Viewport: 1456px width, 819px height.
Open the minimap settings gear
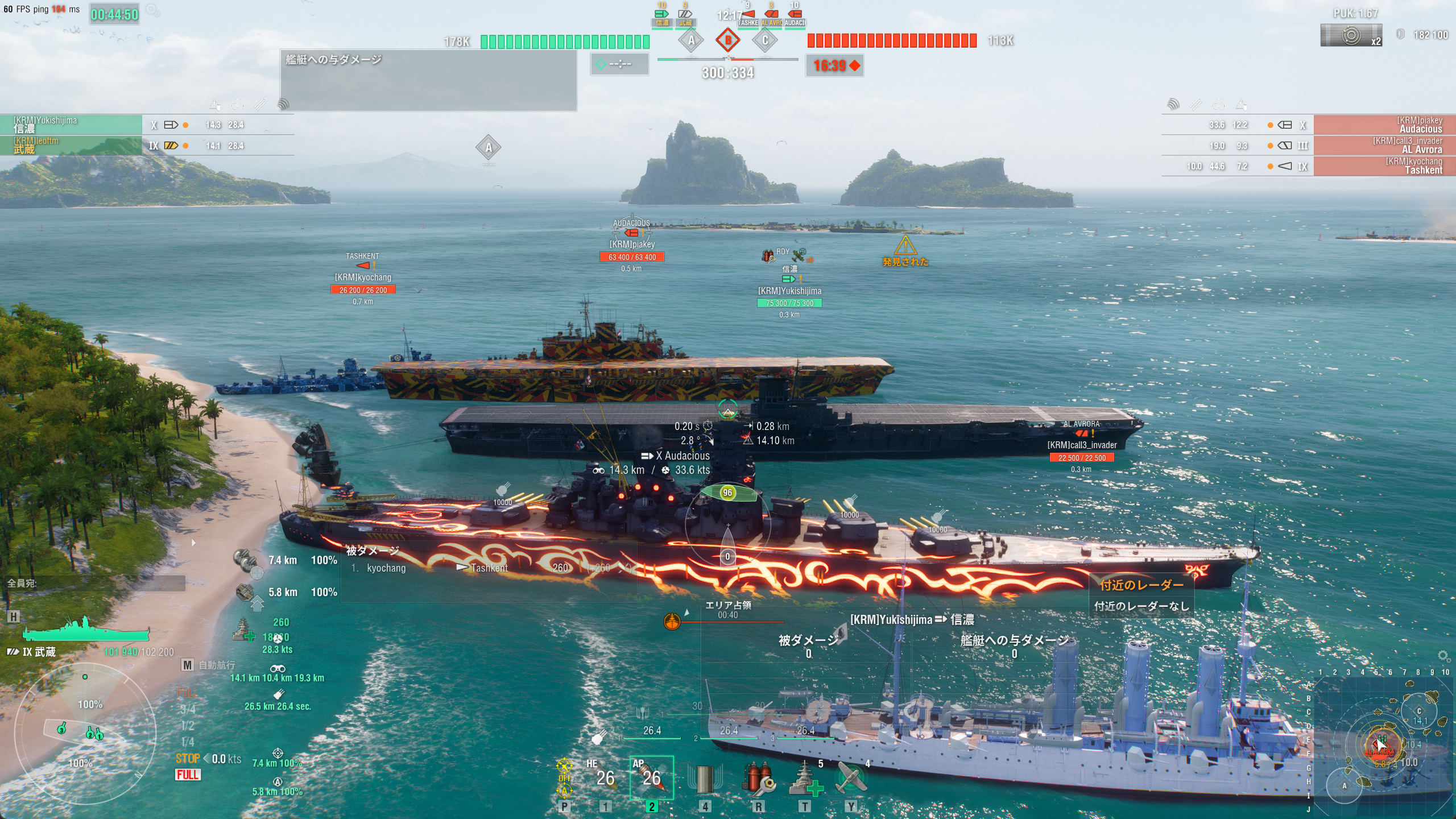point(1443,656)
